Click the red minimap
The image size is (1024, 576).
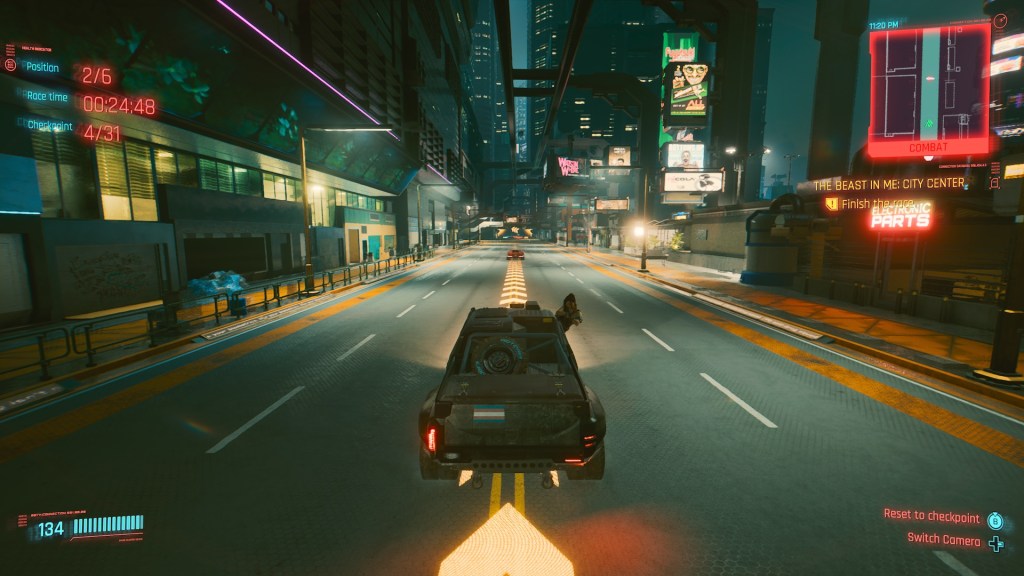tap(929, 88)
